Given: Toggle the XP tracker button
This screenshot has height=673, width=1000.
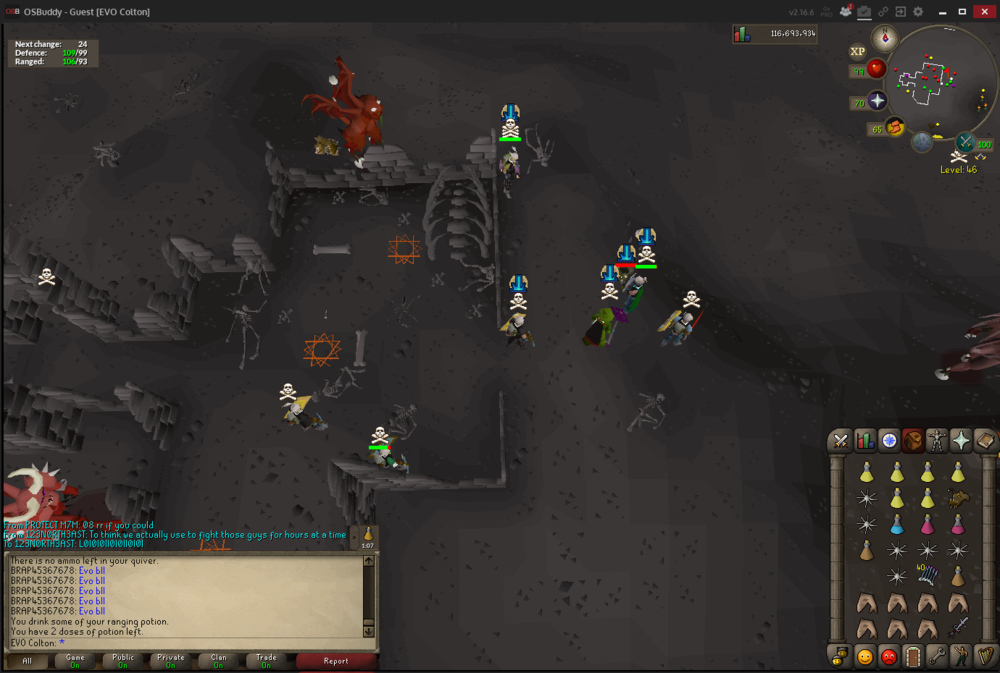Looking at the screenshot, I should click(x=857, y=52).
